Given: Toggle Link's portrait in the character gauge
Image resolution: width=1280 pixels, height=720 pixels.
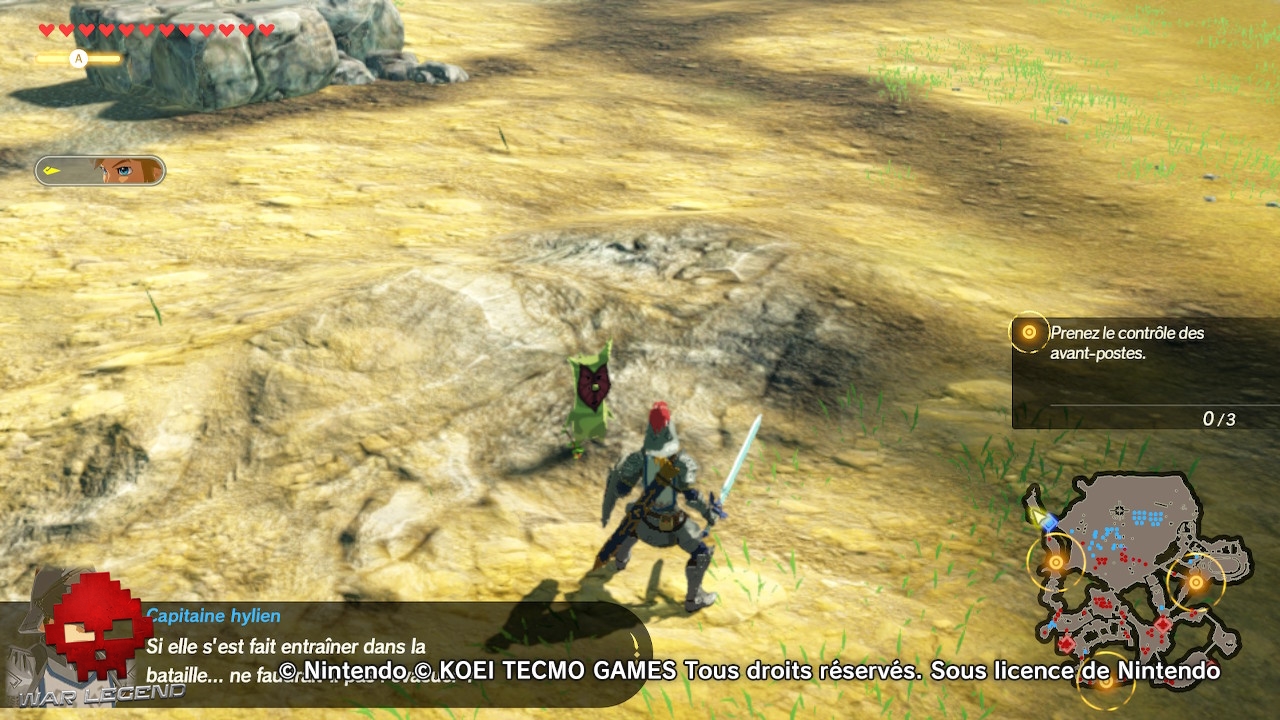Looking at the screenshot, I should (122, 171).
